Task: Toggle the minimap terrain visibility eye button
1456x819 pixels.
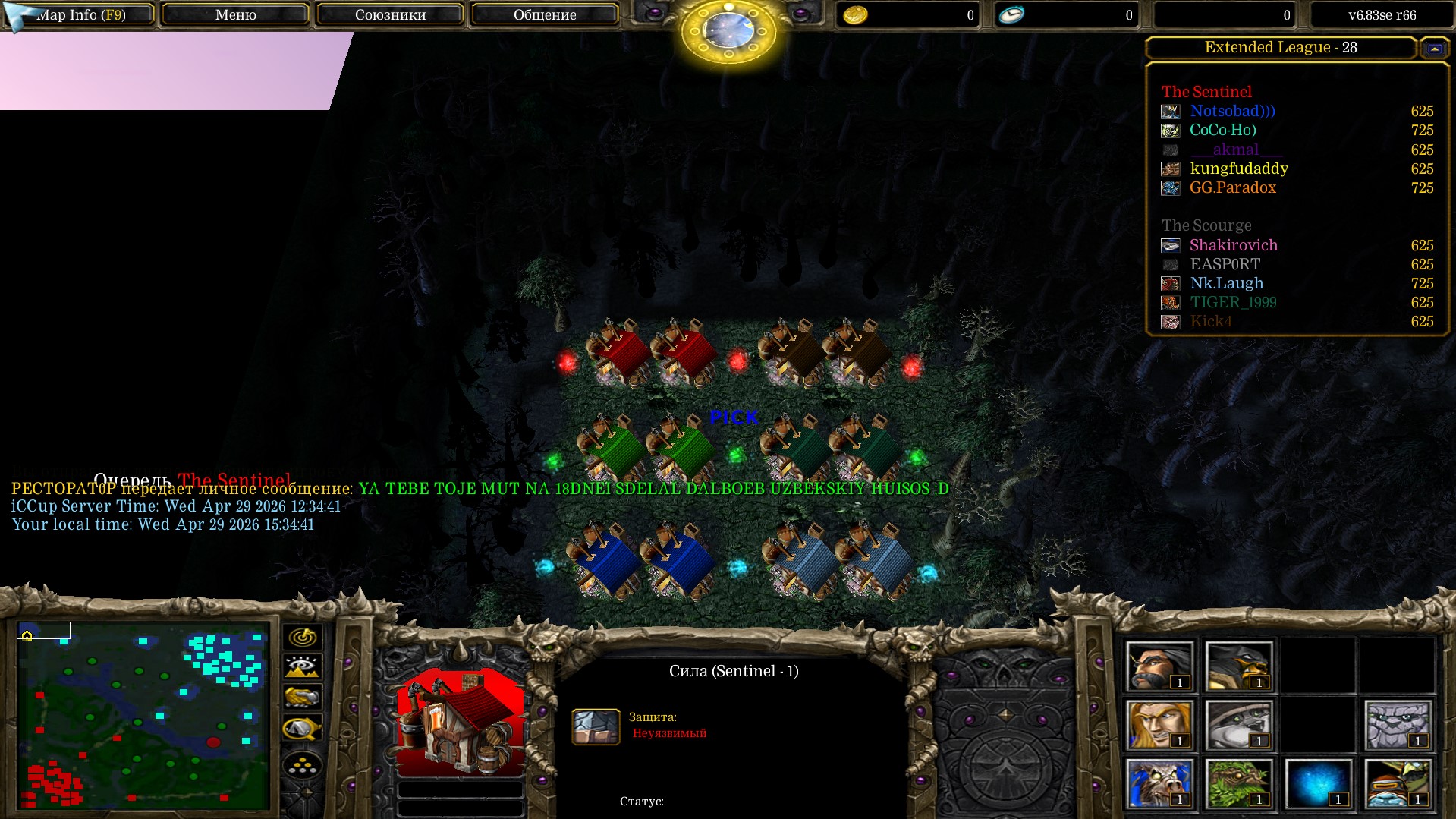Action: tap(302, 667)
